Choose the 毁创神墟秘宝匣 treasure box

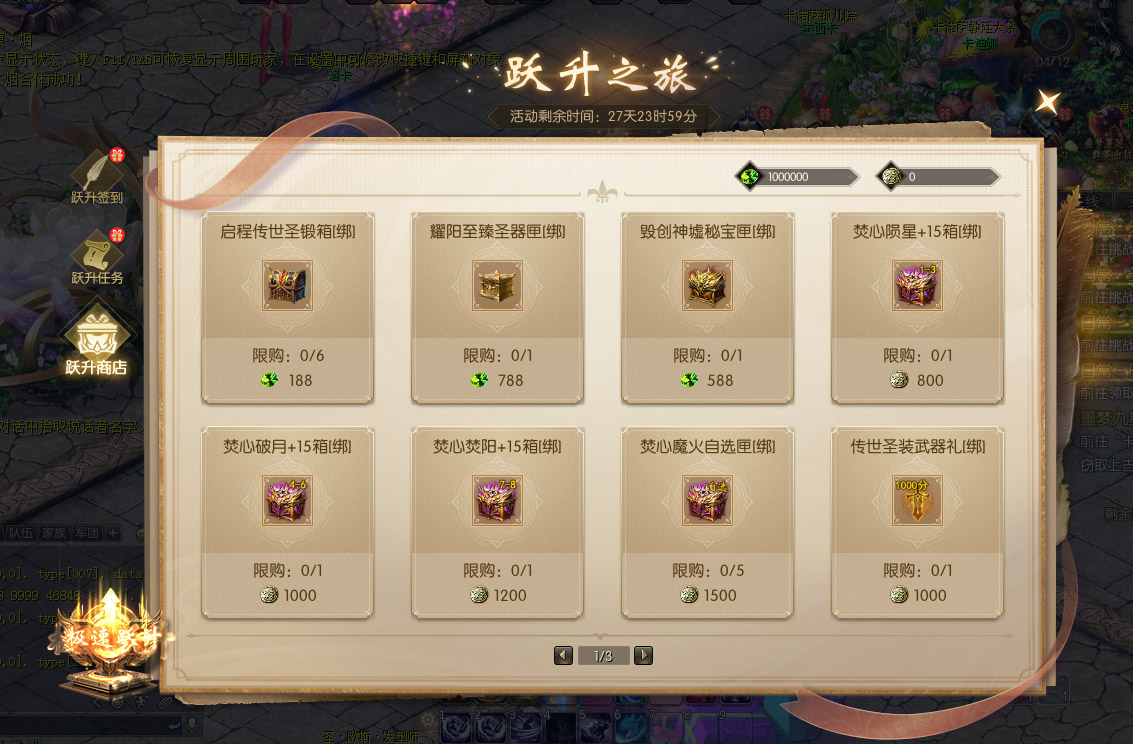click(708, 286)
